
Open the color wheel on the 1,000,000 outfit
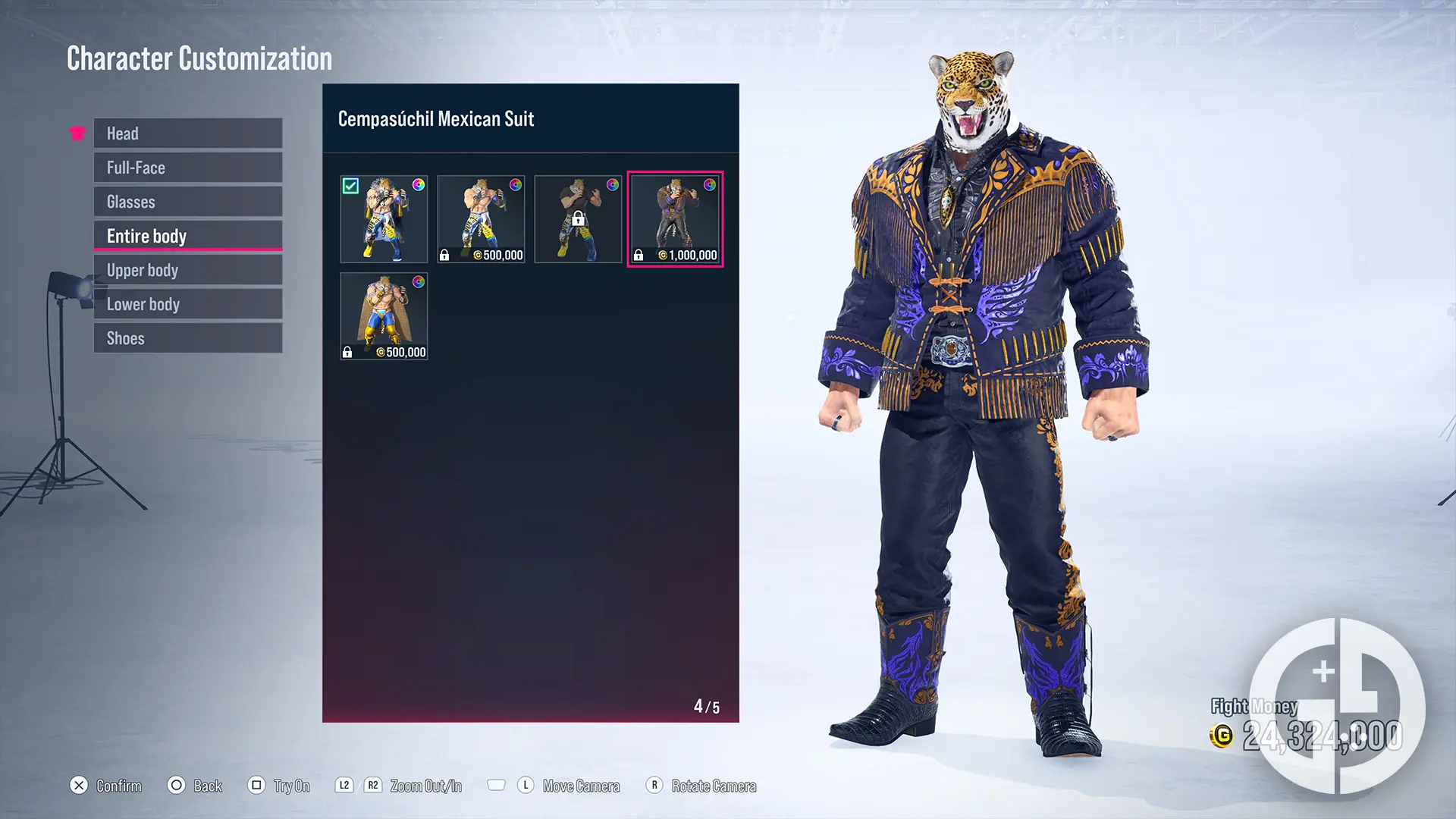(708, 184)
